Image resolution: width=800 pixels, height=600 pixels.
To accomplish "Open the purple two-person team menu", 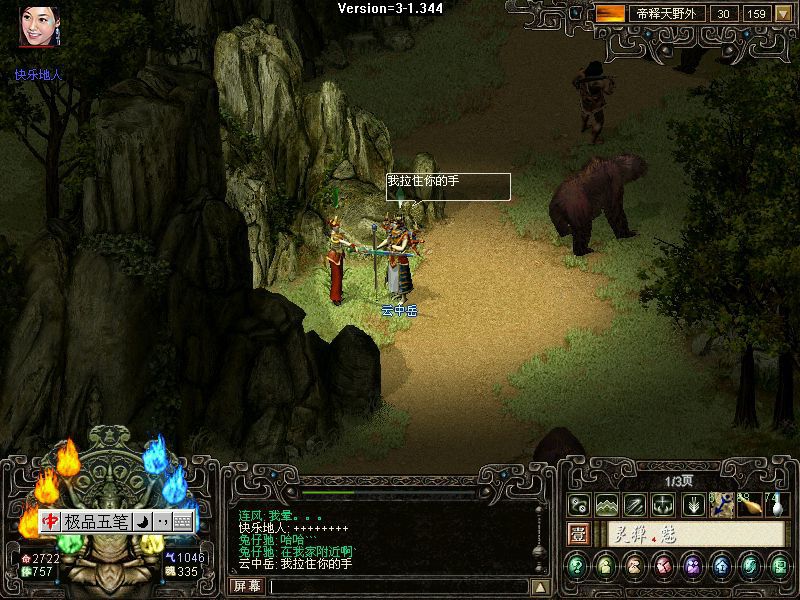I will (x=692, y=567).
